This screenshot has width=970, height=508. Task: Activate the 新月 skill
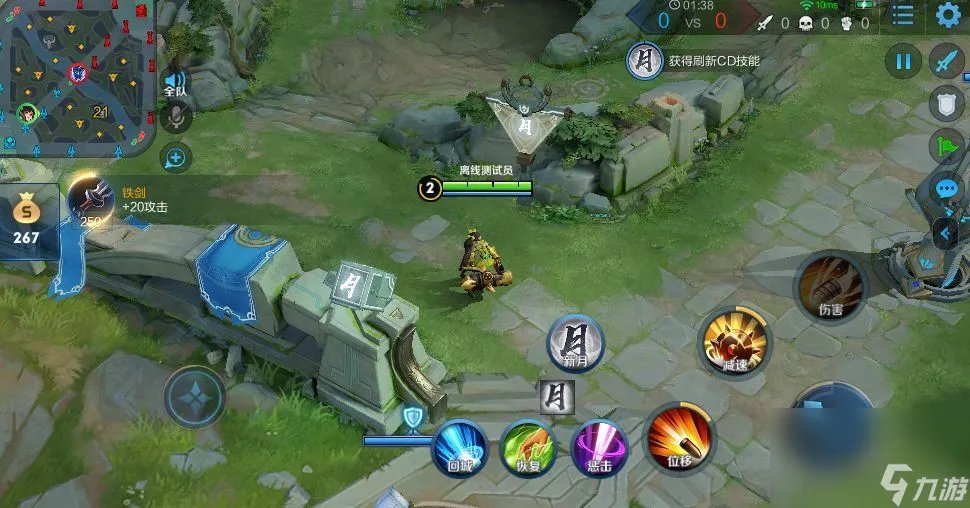575,344
